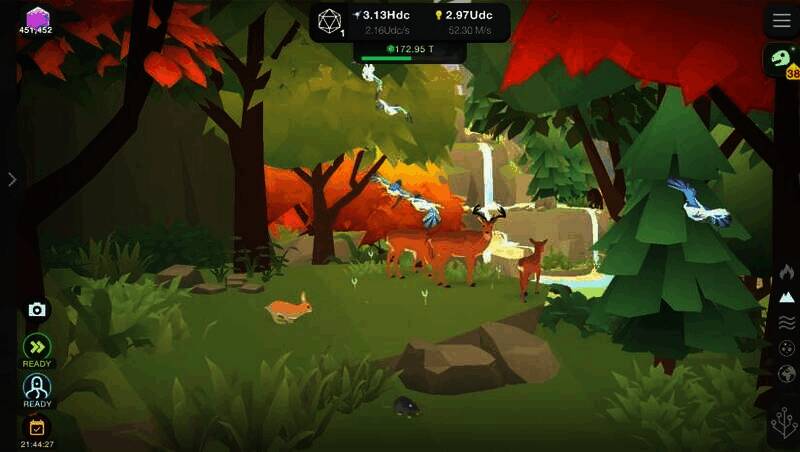Open the hamburger menu
This screenshot has height=452, width=800.
pos(781,21)
